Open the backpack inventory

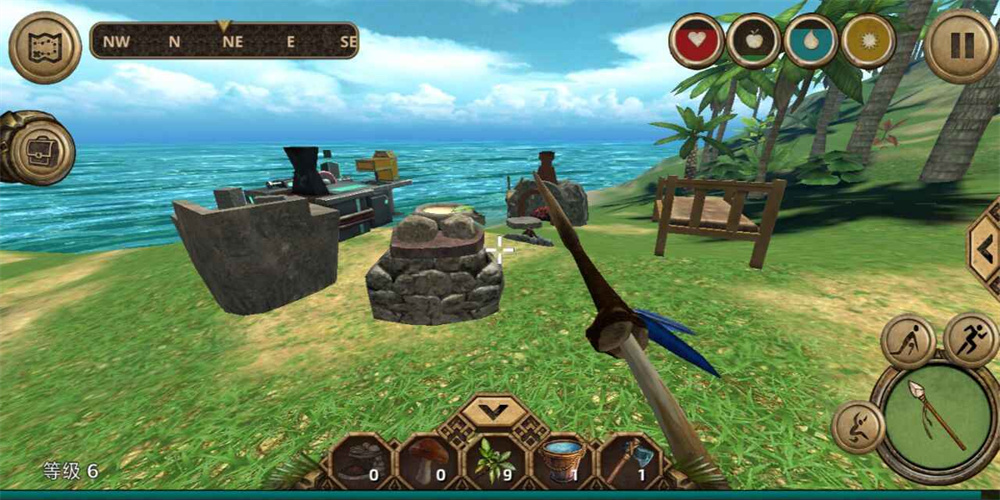coord(40,150)
